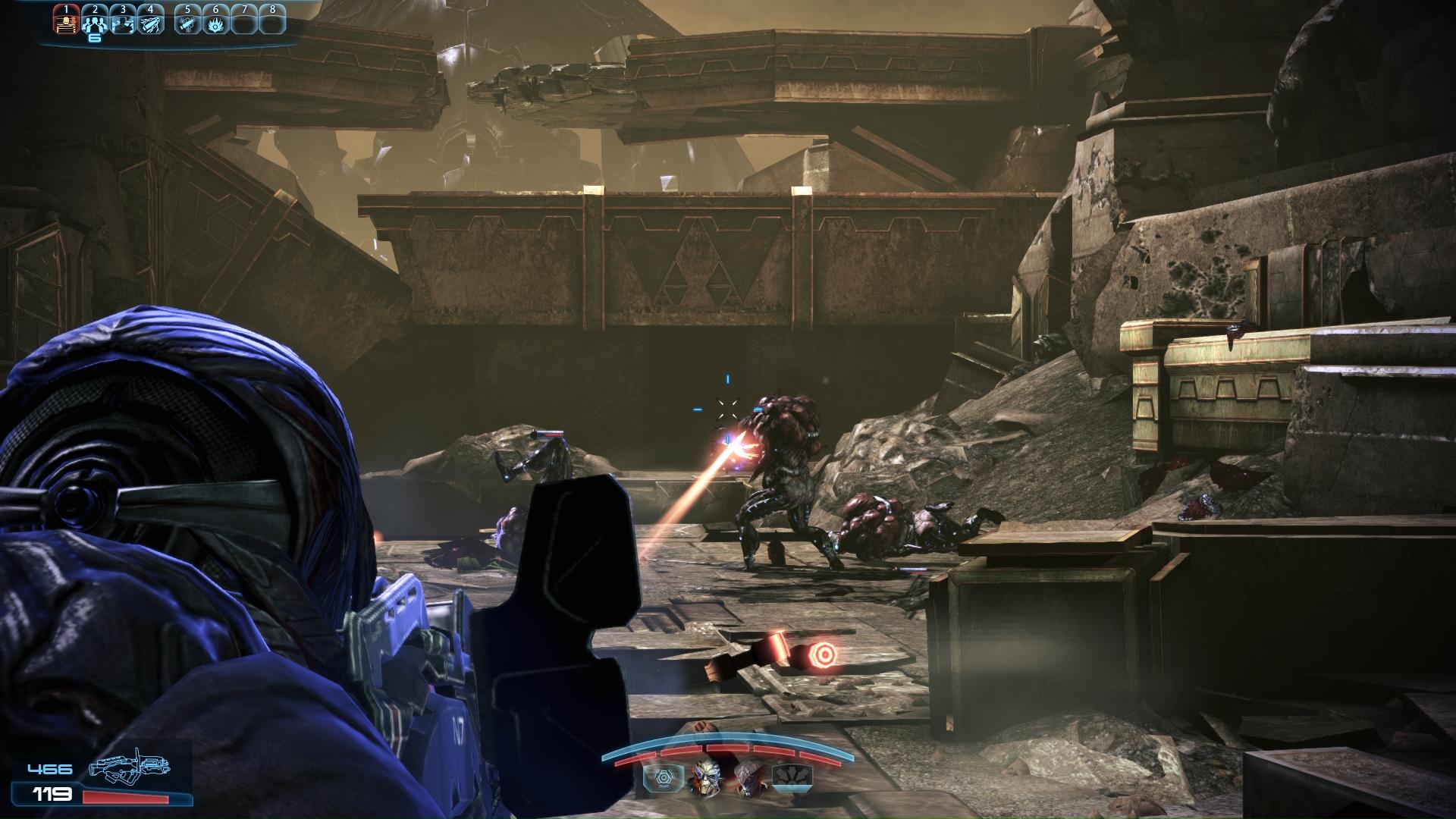Activate the red cloaked-figure power in slot 1
Image resolution: width=1456 pixels, height=819 pixels.
pos(67,23)
